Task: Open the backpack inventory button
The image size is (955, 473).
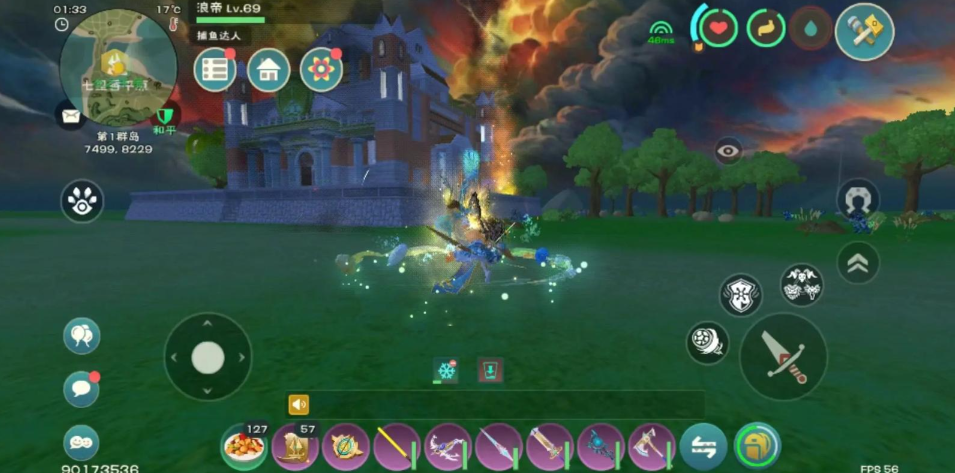Action: (757, 446)
